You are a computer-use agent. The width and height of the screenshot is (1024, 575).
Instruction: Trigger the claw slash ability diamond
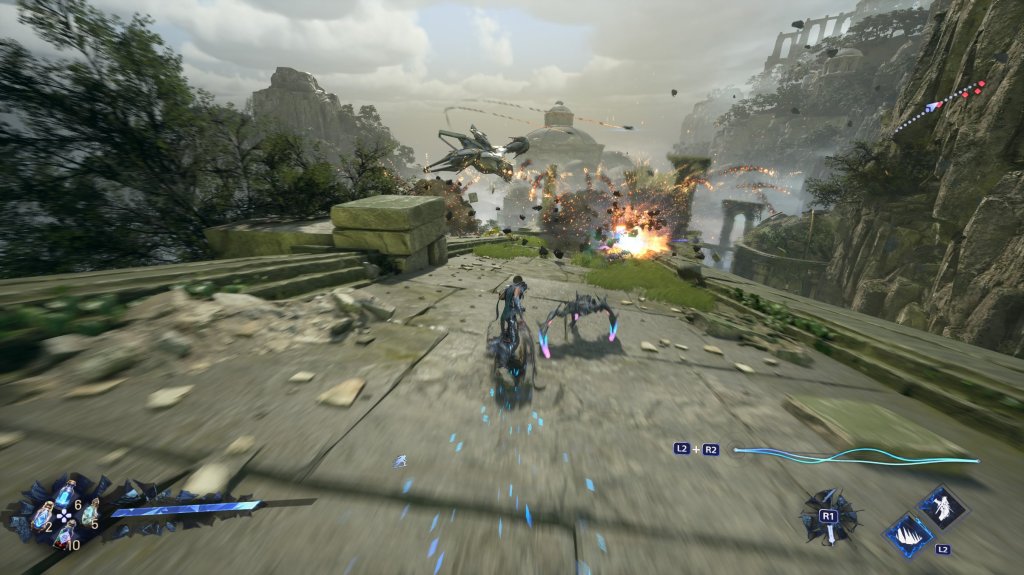click(909, 533)
